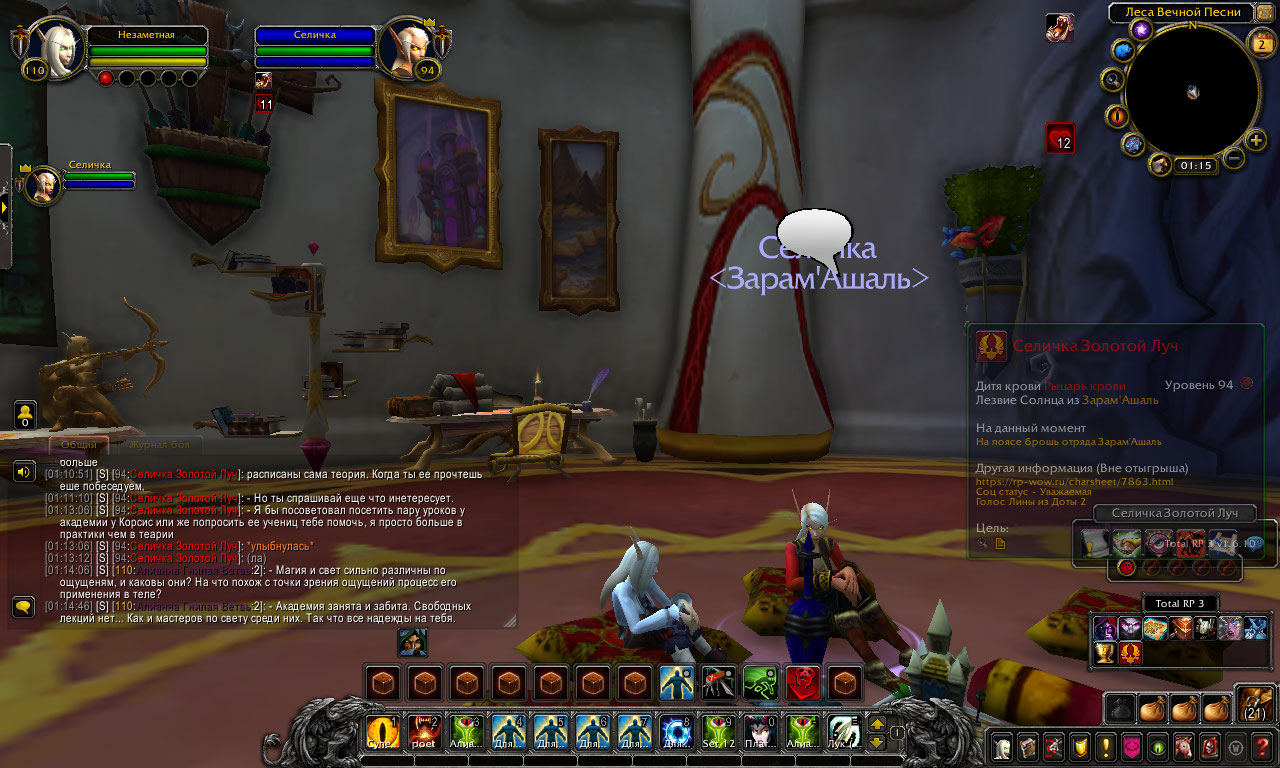Click the magnifying glass tracking button by minimap
Viewport: 1280px width, 768px height.
pyautogui.click(x=1112, y=80)
